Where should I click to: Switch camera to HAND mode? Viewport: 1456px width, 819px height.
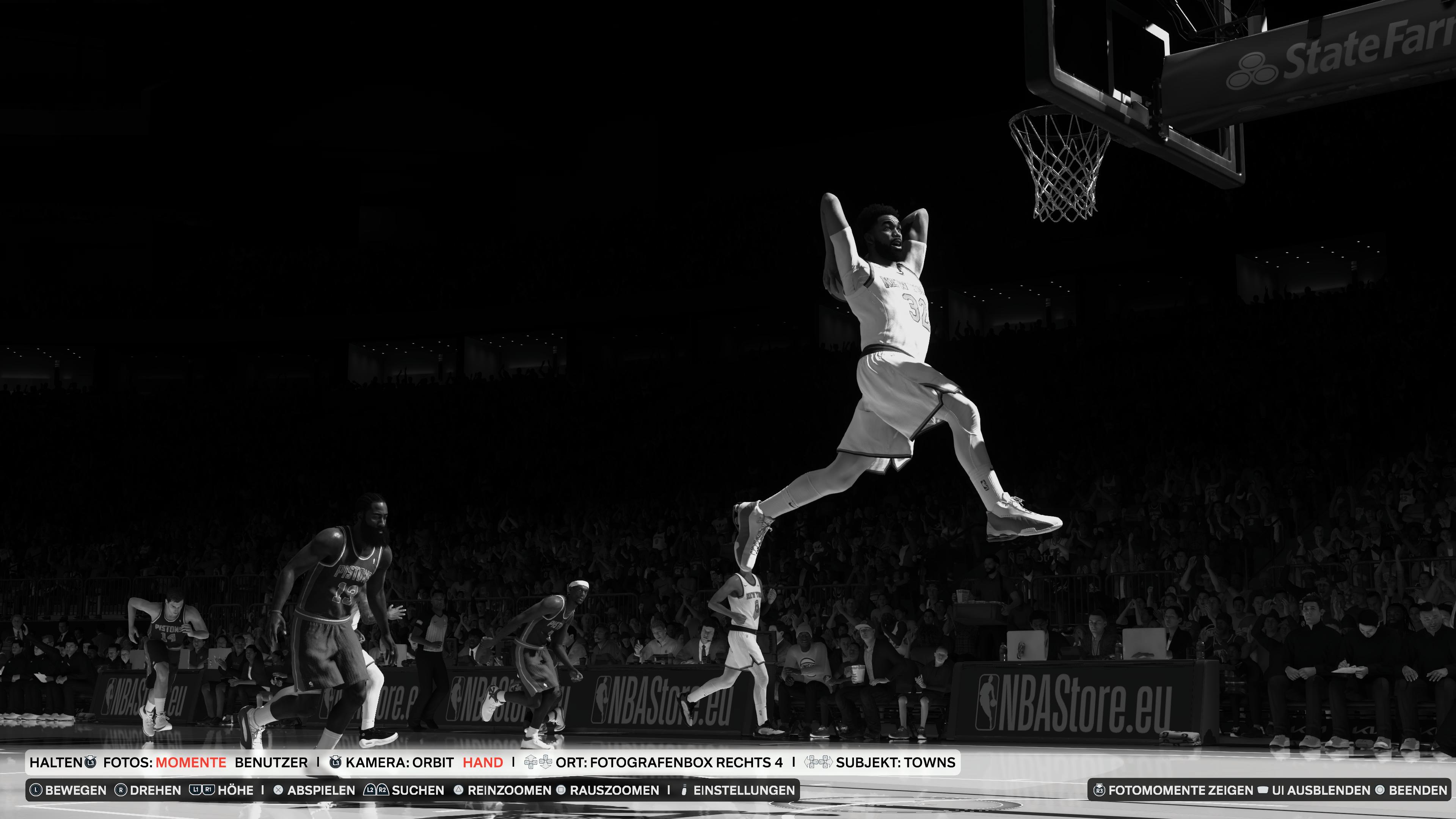pyautogui.click(x=483, y=763)
